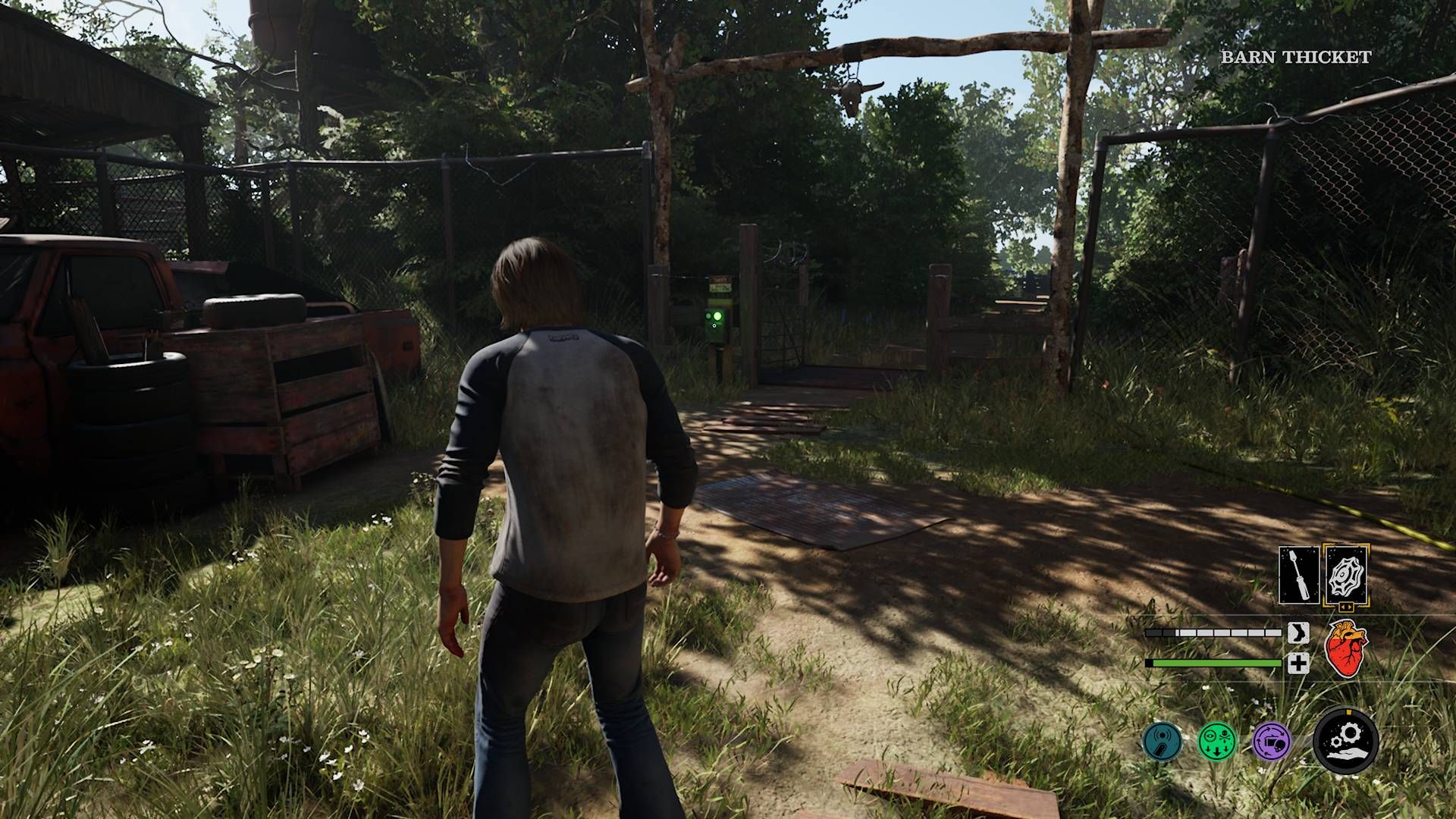The width and height of the screenshot is (1456, 819).
Task: Click the purple item recycling perk icon
Action: (x=1272, y=742)
